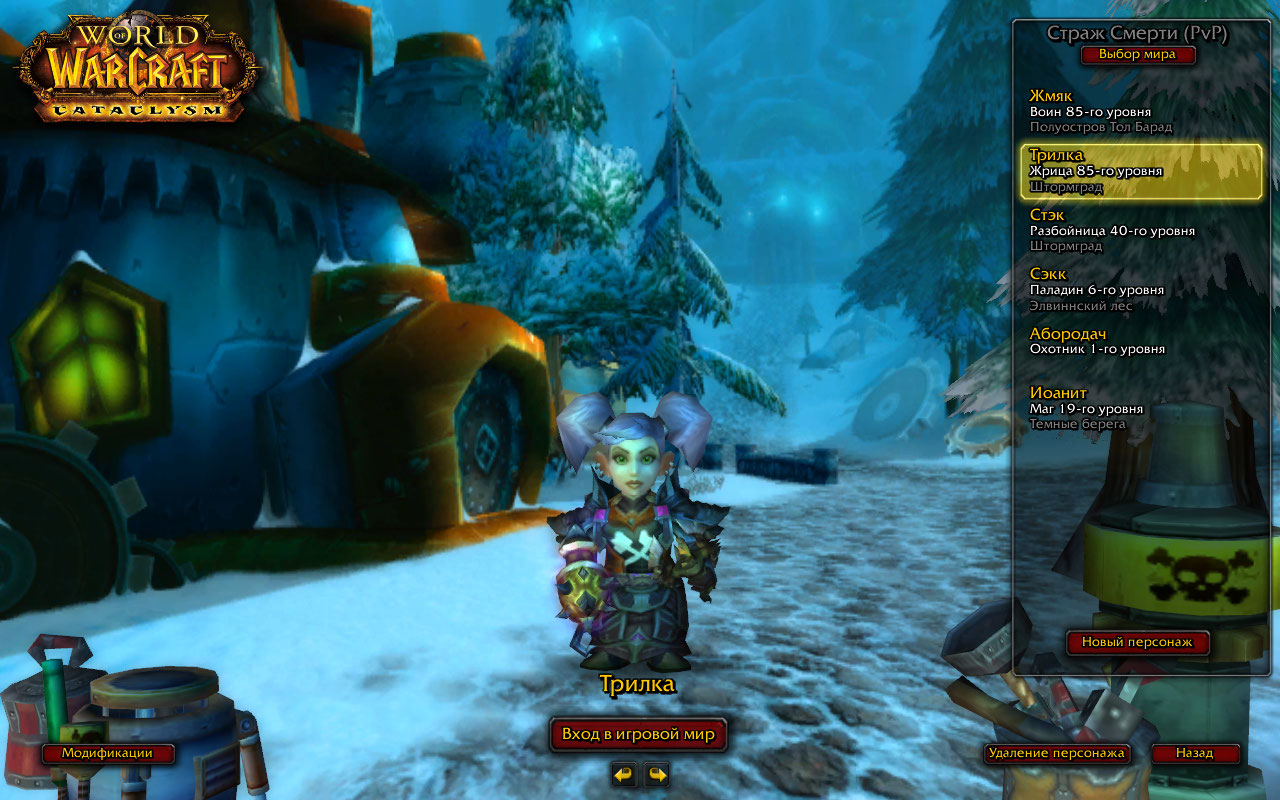
Task: Select the character Жмяк from the list
Action: pyautogui.click(x=1140, y=111)
